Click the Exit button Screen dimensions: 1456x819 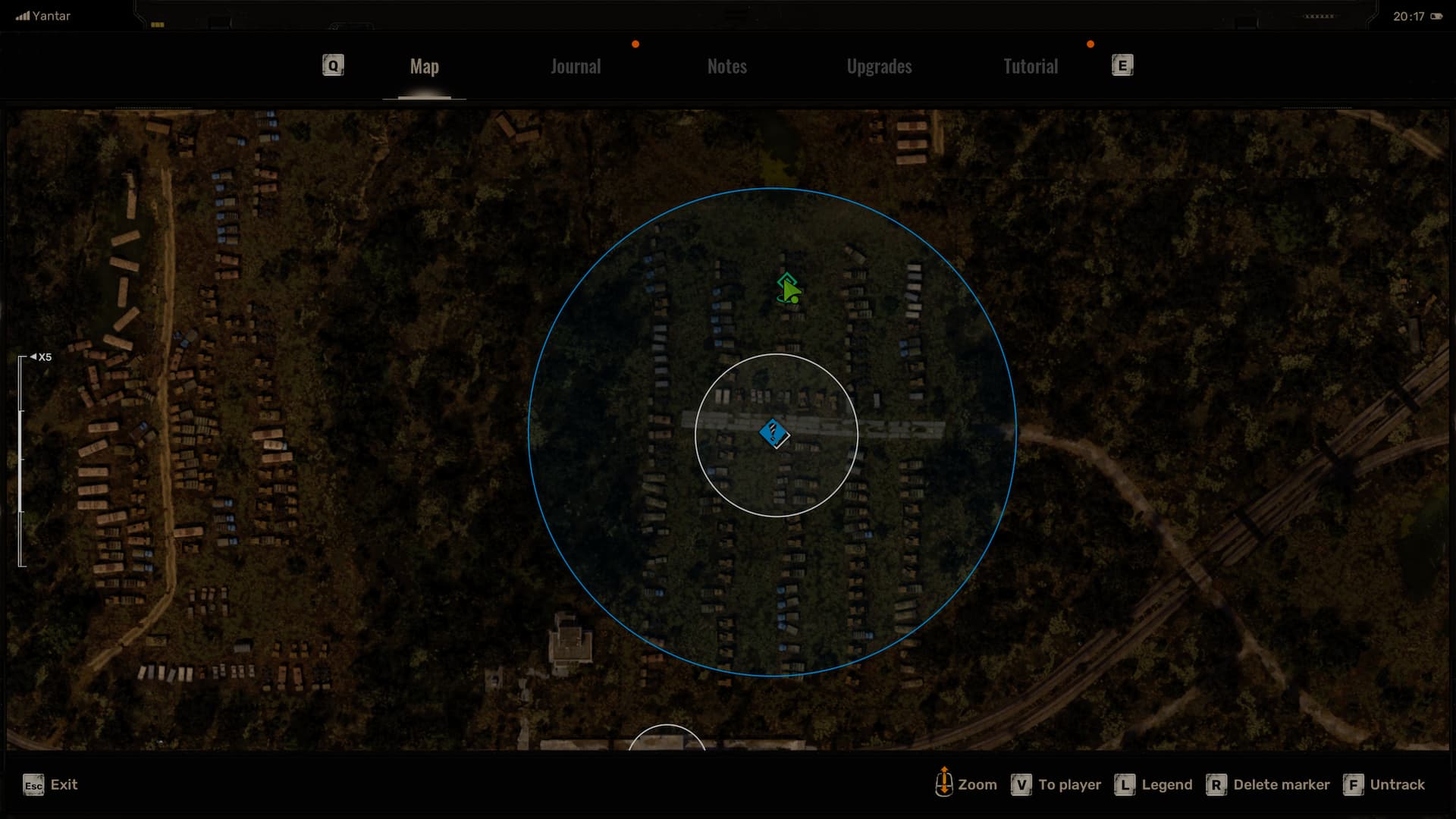[x=51, y=785]
